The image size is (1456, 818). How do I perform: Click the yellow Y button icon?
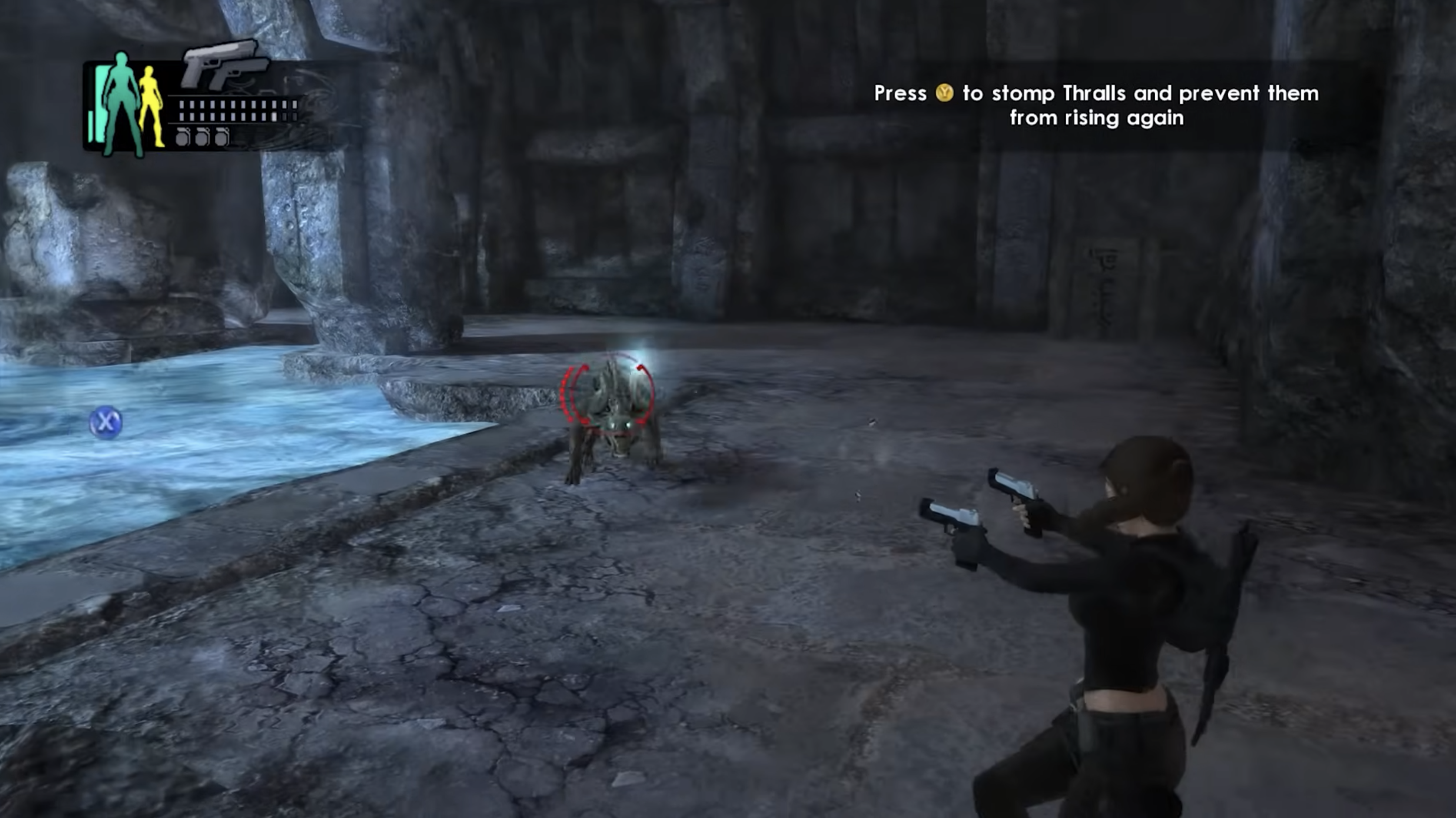tap(945, 93)
